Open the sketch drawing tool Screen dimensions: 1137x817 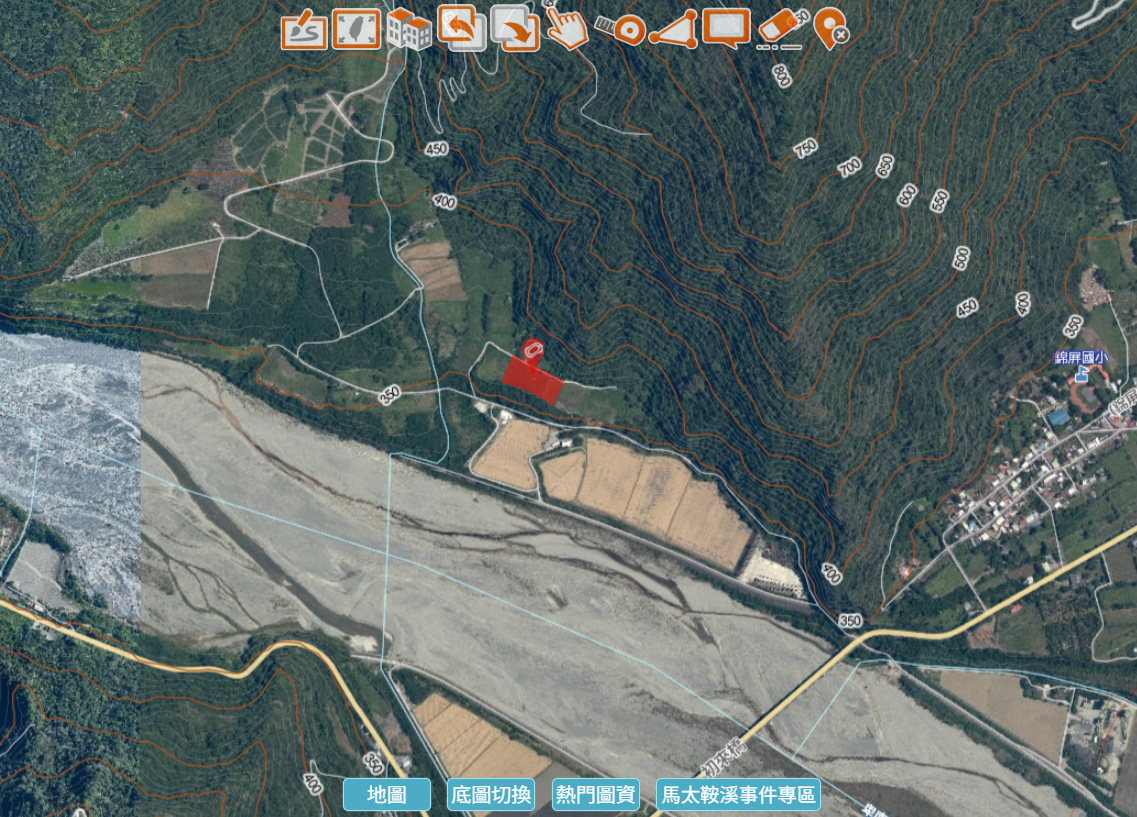[304, 29]
